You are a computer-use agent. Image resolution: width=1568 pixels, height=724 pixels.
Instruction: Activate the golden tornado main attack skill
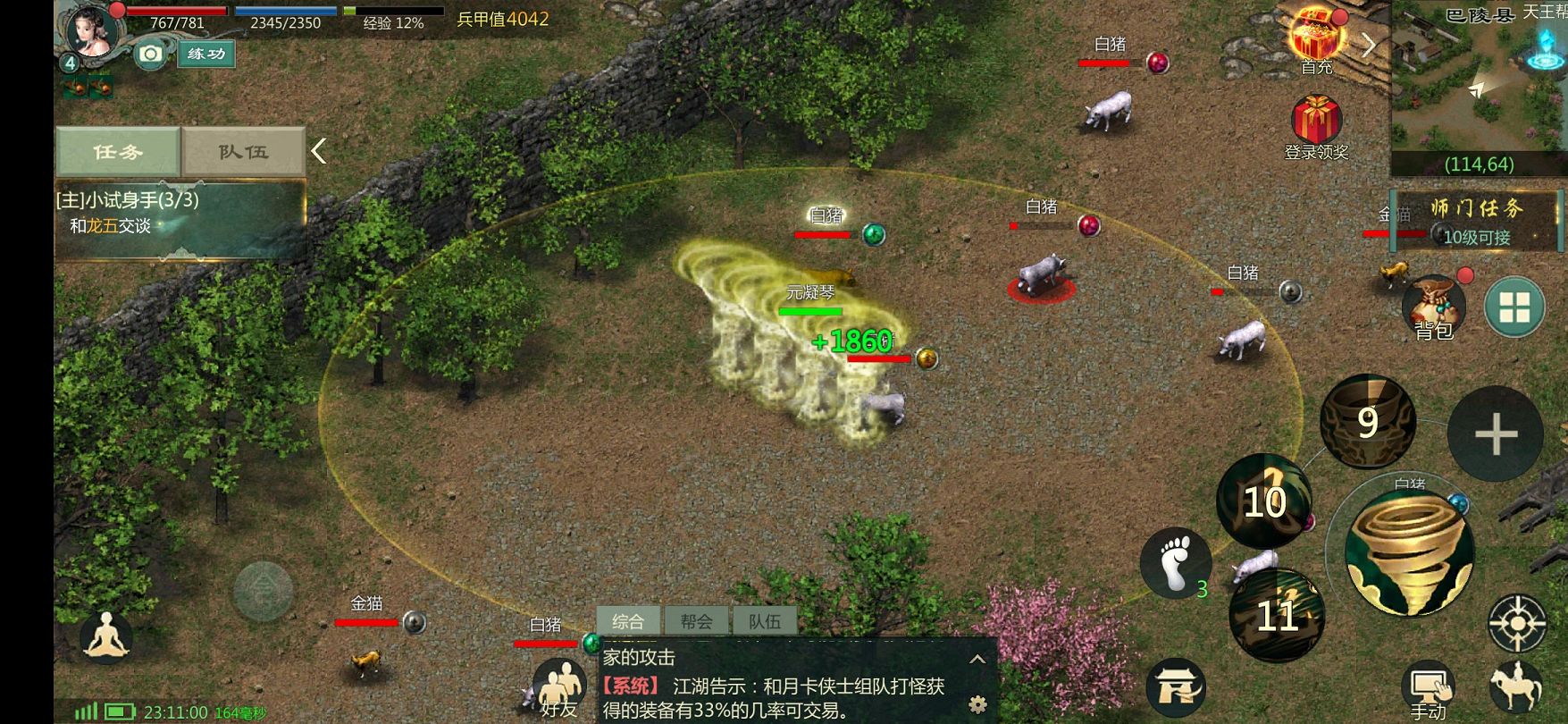coord(1409,551)
